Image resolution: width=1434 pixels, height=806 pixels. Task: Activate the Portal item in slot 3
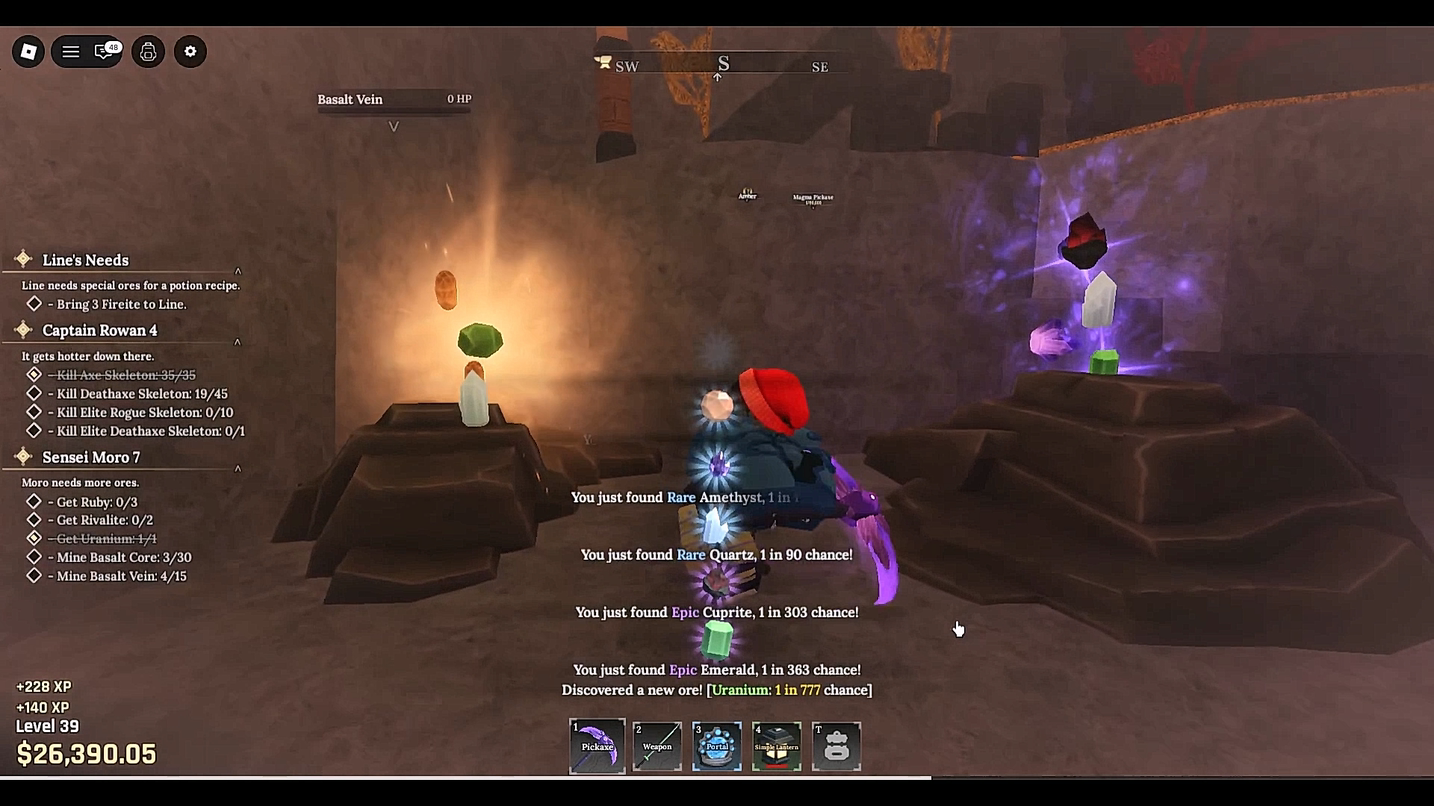coord(717,746)
